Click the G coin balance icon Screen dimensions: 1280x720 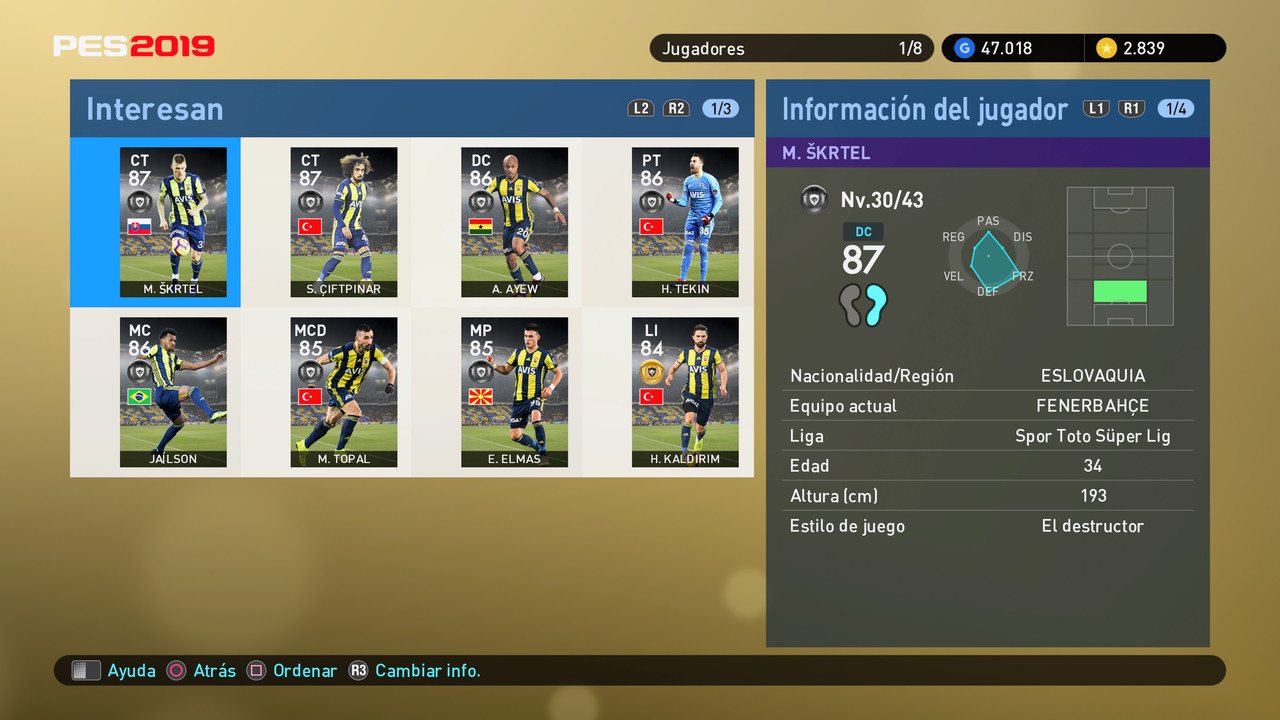[x=963, y=47]
